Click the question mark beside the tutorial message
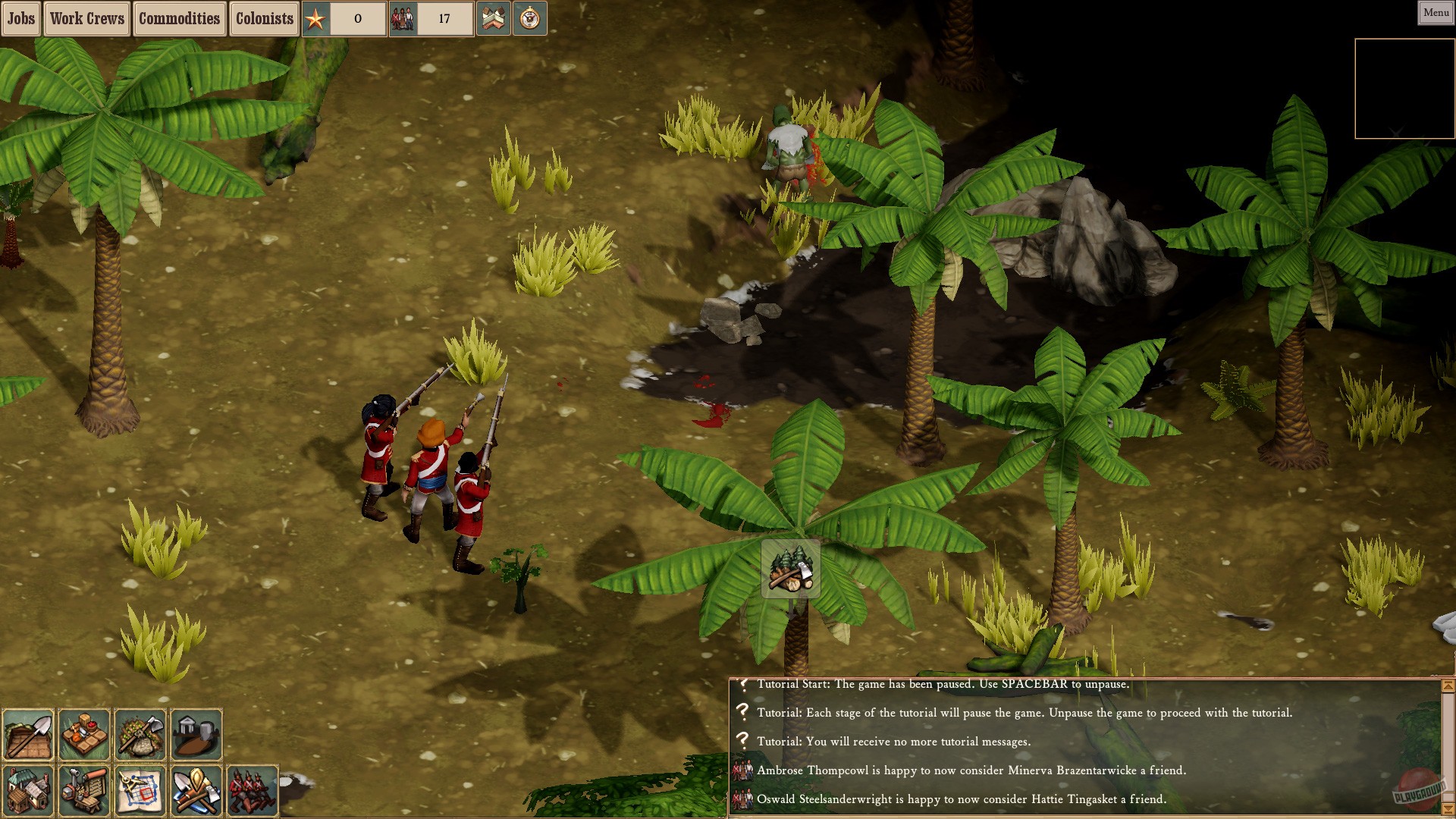 tap(742, 685)
